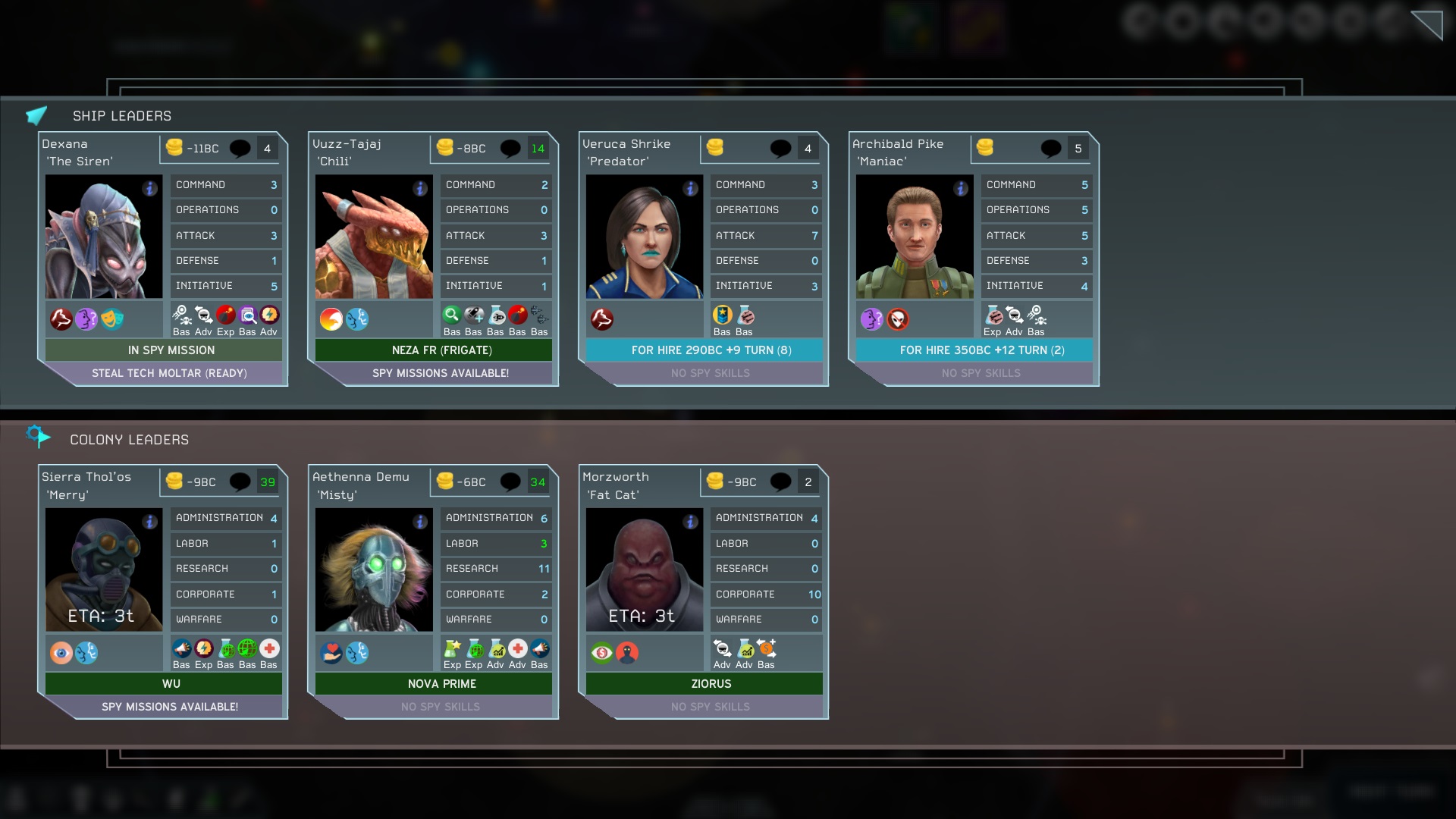This screenshot has height=819, width=1456.
Task: Click the Ziorus colony assignment bar
Action: pos(711,684)
